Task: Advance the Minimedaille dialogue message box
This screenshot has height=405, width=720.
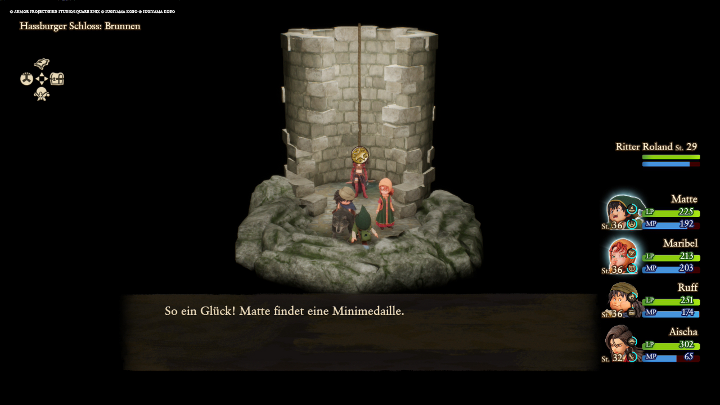Action: click(360, 330)
